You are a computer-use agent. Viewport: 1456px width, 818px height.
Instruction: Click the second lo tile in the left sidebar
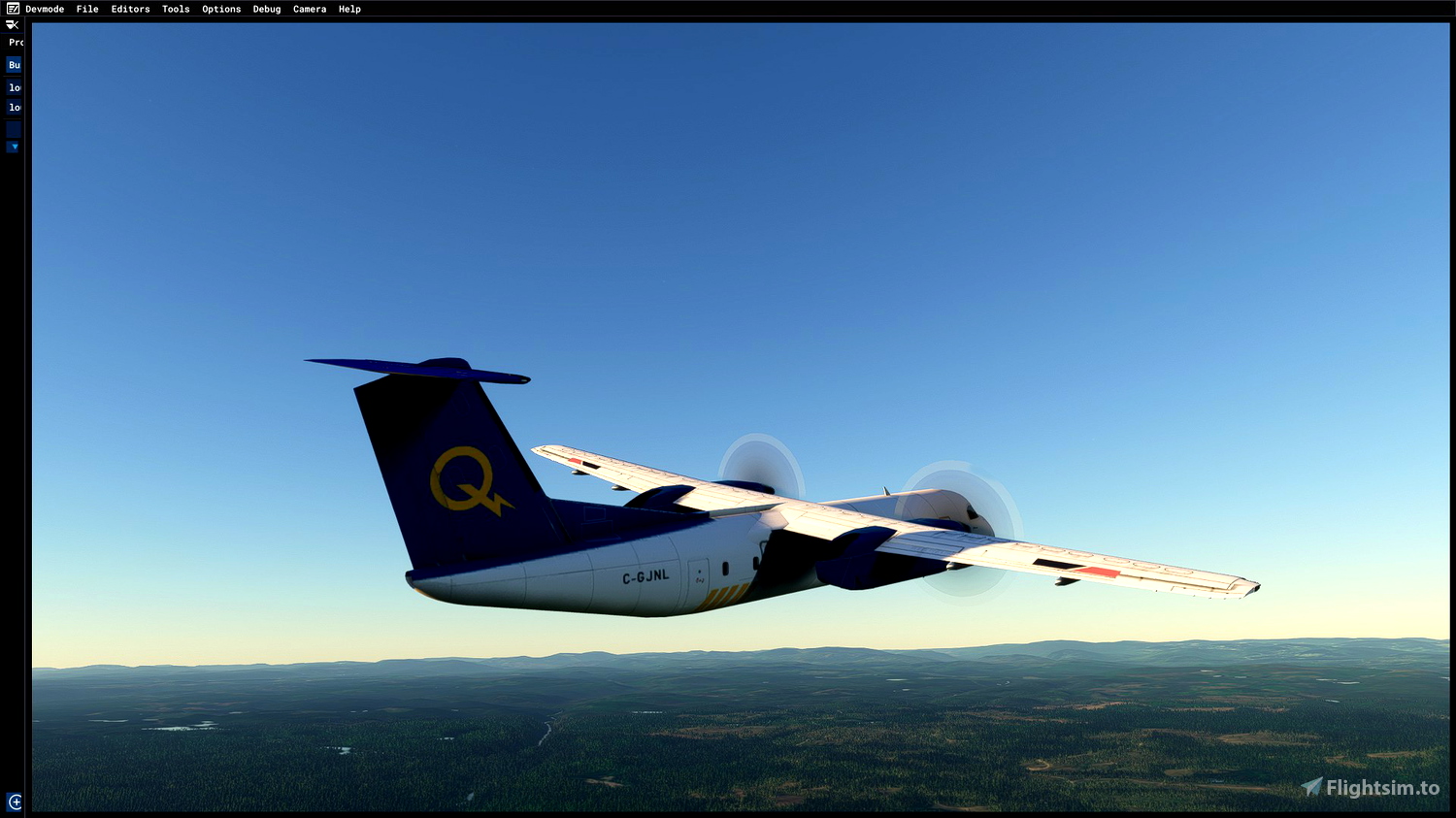click(13, 107)
